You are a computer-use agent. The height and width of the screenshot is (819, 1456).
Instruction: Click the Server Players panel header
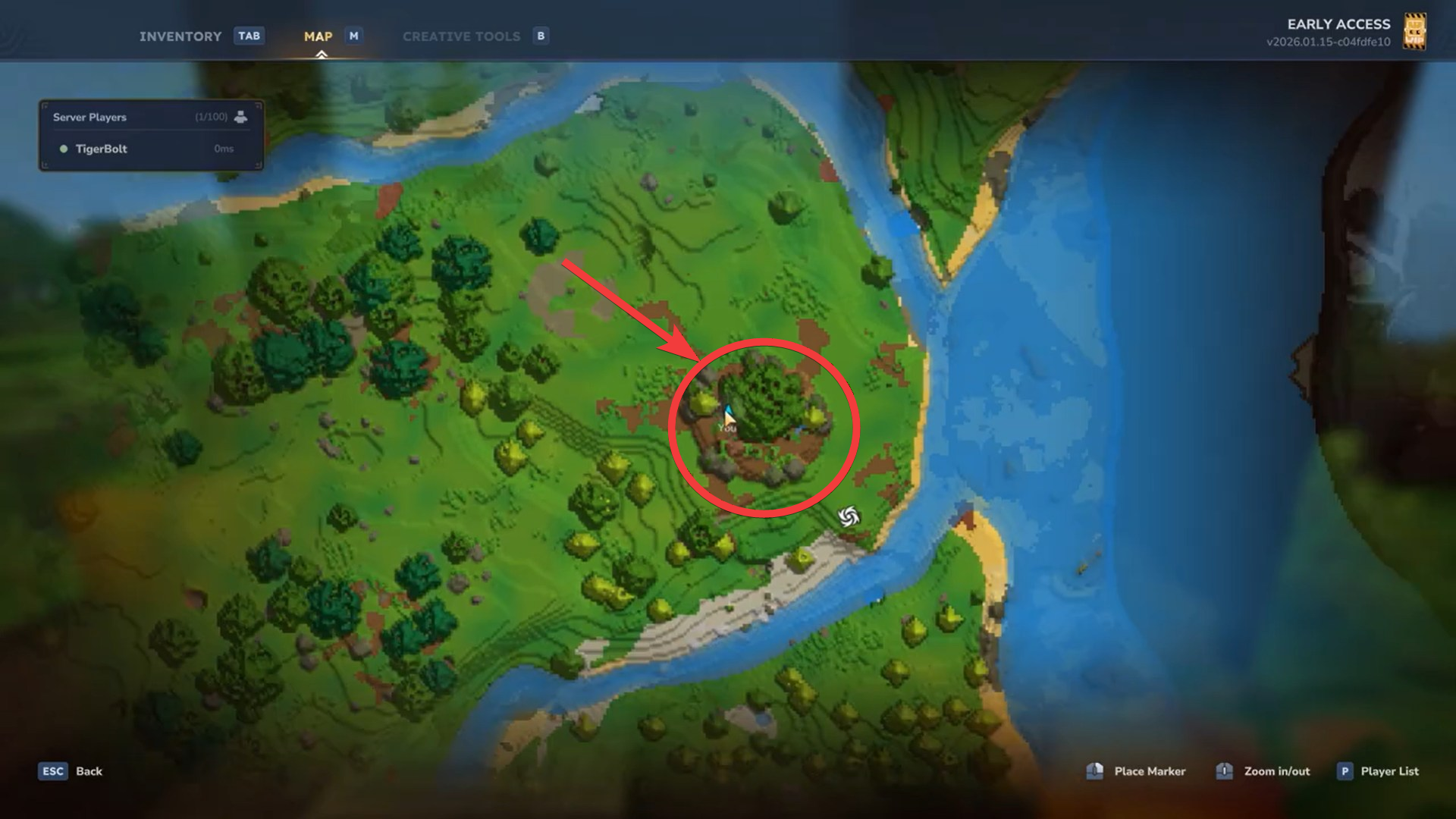click(x=89, y=118)
